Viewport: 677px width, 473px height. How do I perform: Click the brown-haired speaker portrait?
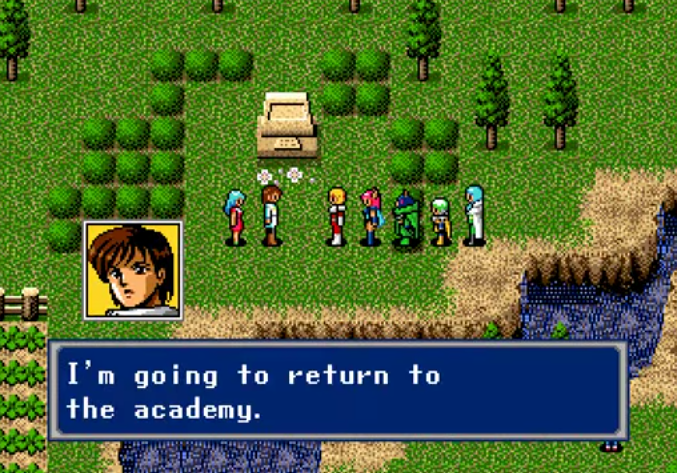point(132,270)
